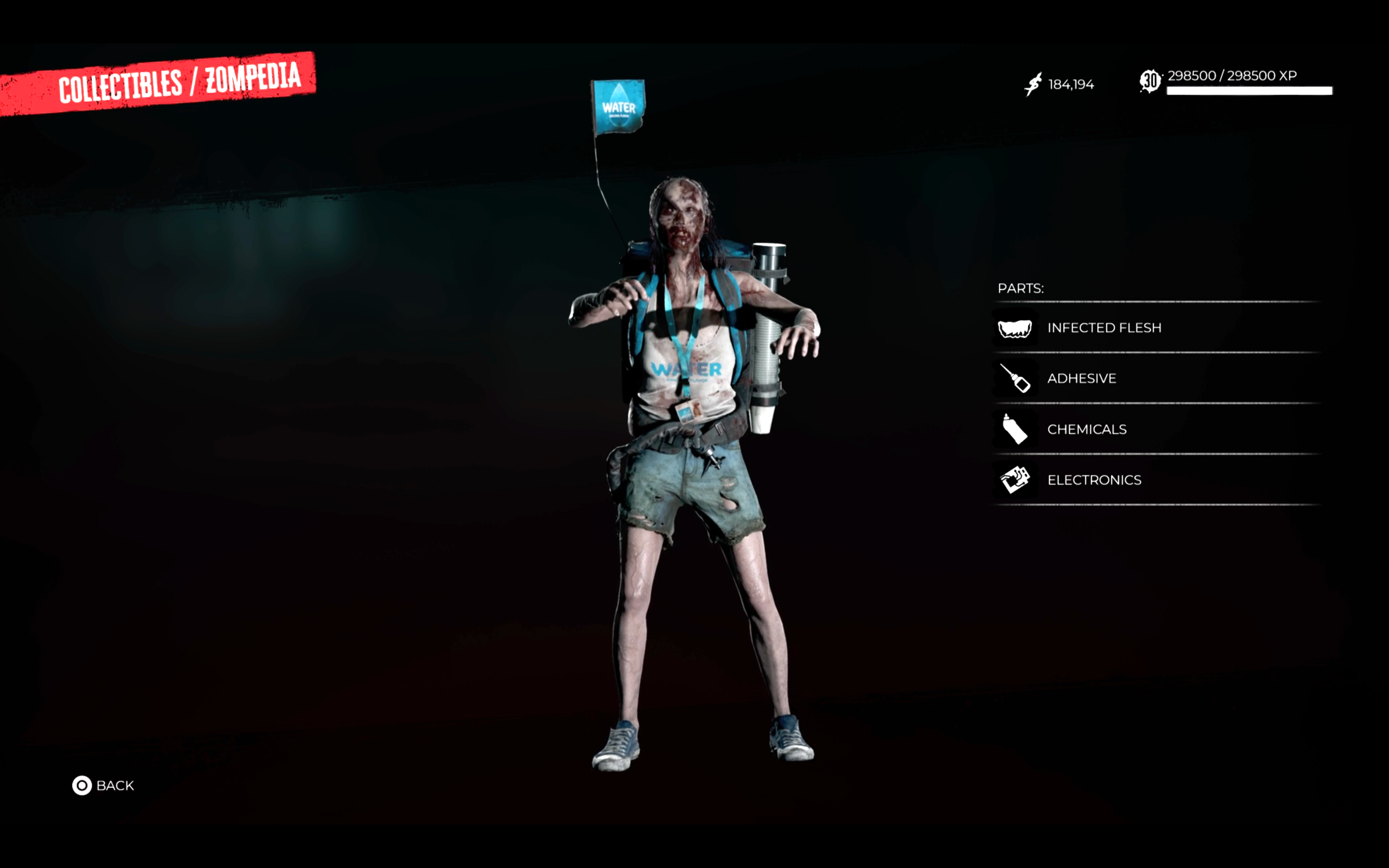Click the Chemicals label text
Screen dimensions: 1389x868
coord(1087,429)
